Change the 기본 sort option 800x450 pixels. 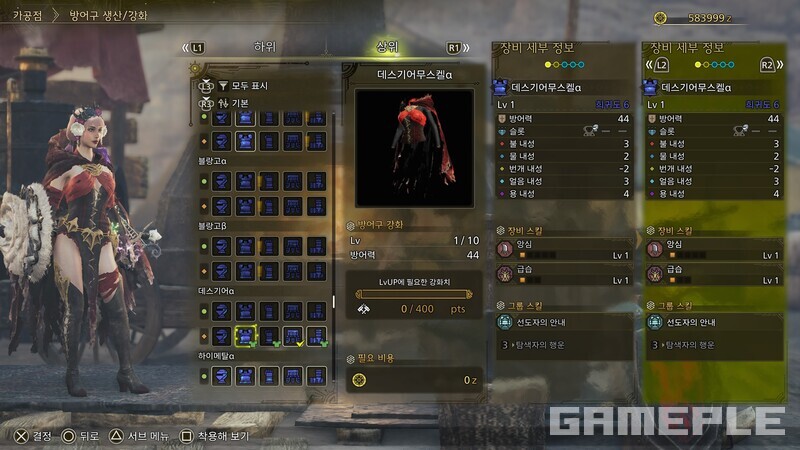tap(247, 103)
